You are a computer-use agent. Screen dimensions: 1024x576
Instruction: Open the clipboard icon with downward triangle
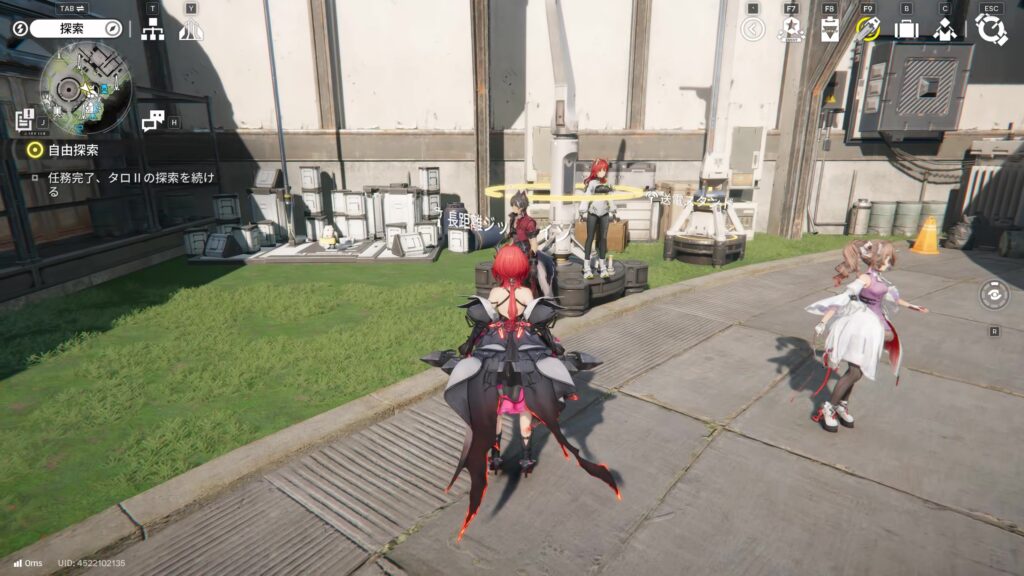click(829, 29)
